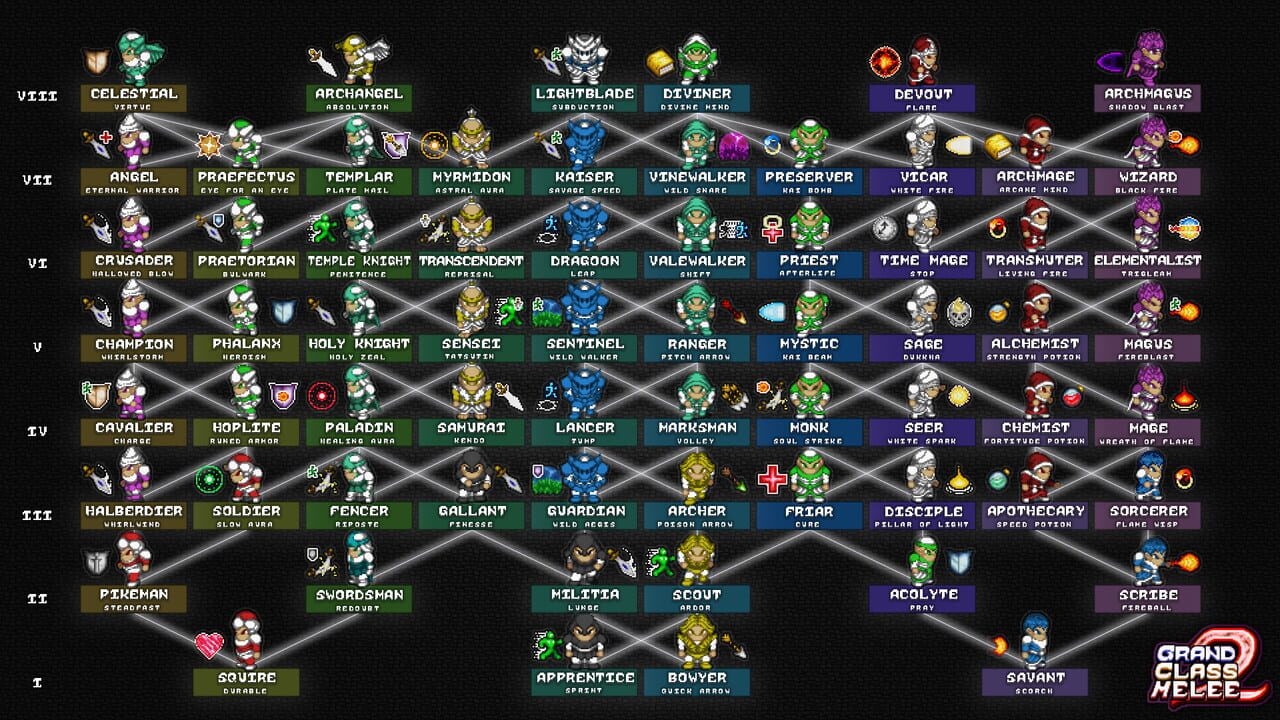Click the tier I row label
The height and width of the screenshot is (720, 1280).
pyautogui.click(x=37, y=681)
